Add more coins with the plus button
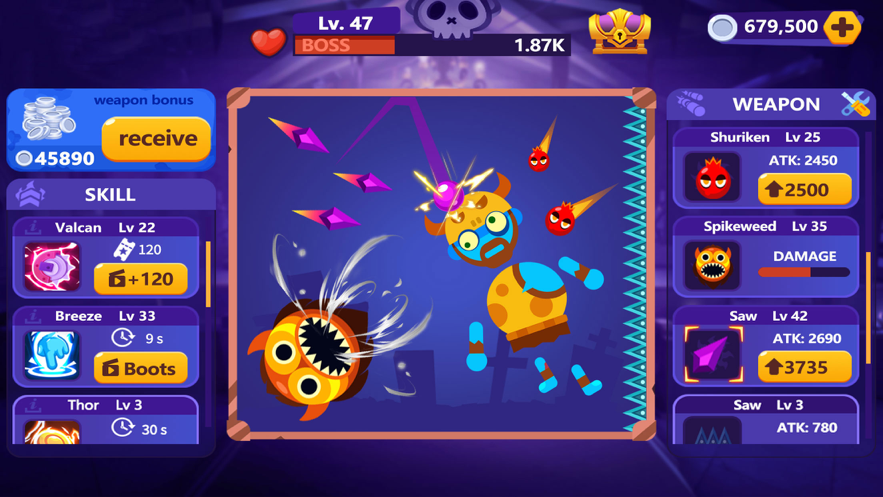This screenshot has width=883, height=497. tap(842, 27)
